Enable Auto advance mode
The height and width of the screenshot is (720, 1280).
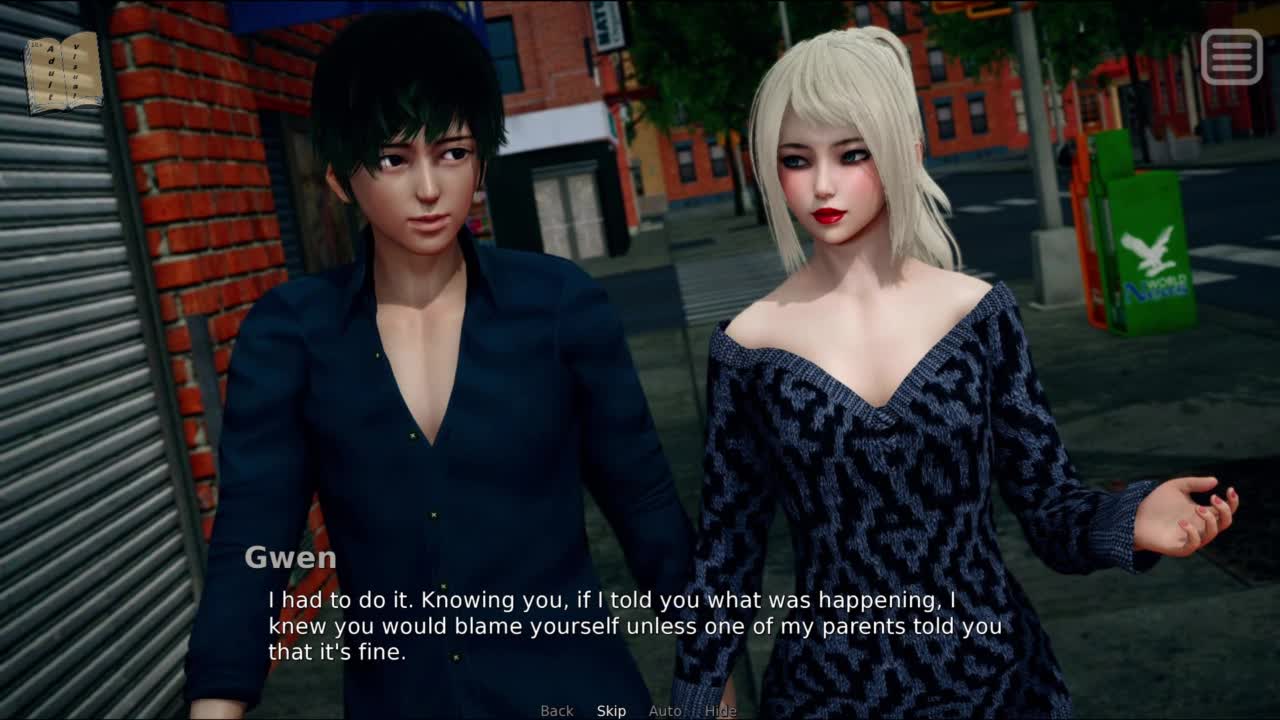pyautogui.click(x=664, y=711)
